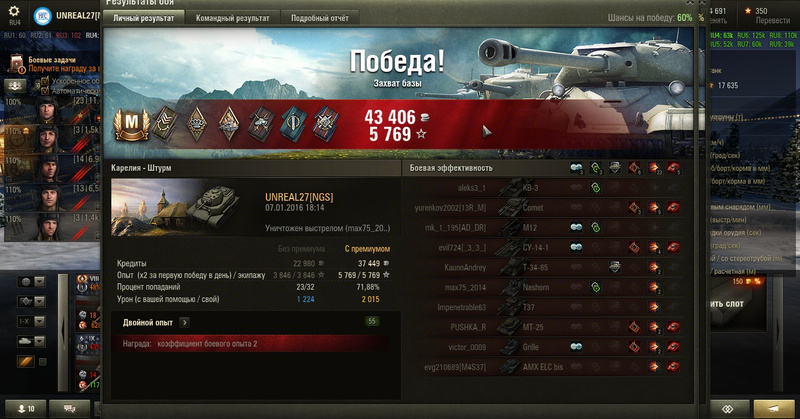Switch to the Командный результат tab
The width and height of the screenshot is (800, 419).
pos(232,18)
